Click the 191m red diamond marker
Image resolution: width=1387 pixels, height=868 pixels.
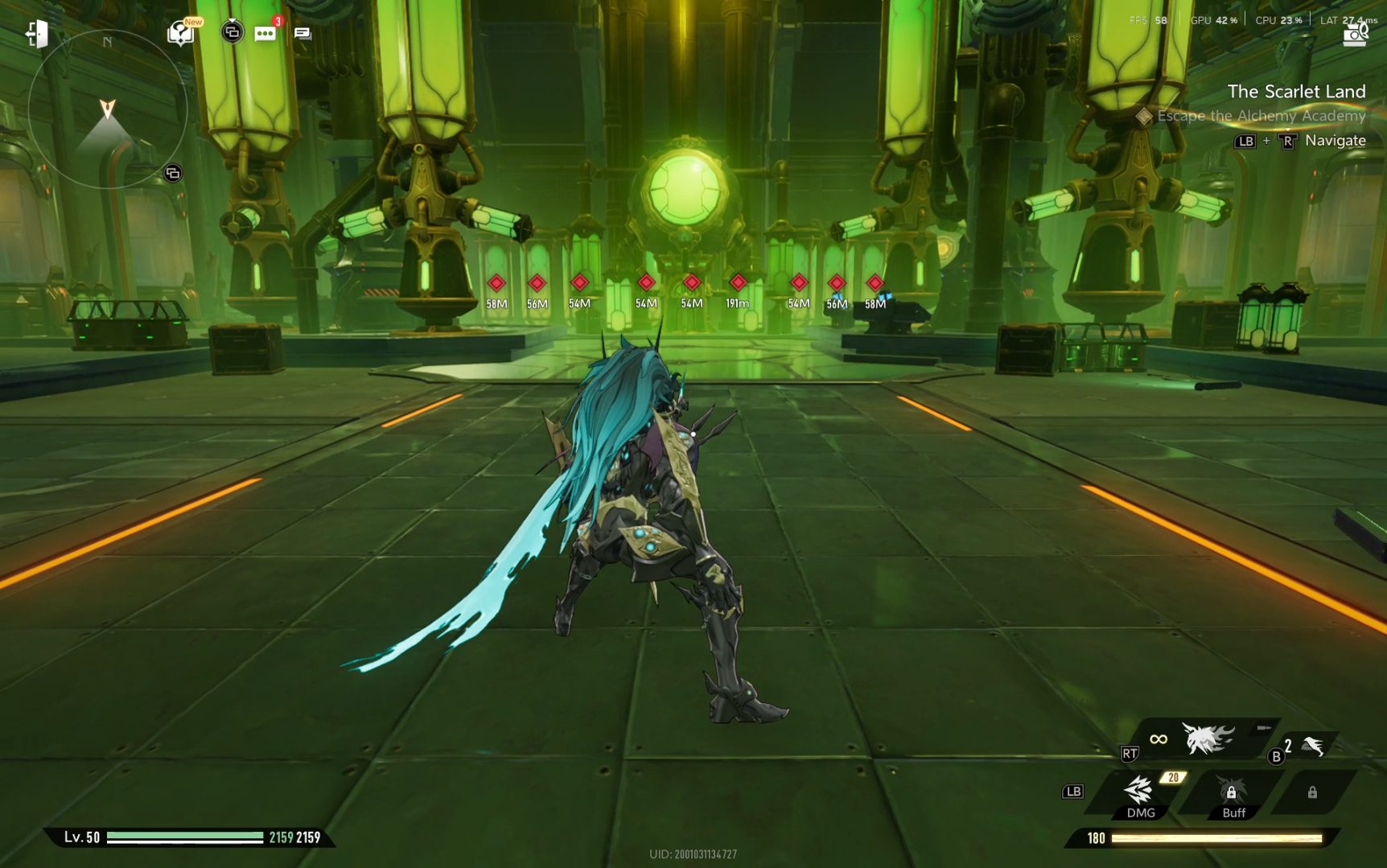[x=738, y=283]
